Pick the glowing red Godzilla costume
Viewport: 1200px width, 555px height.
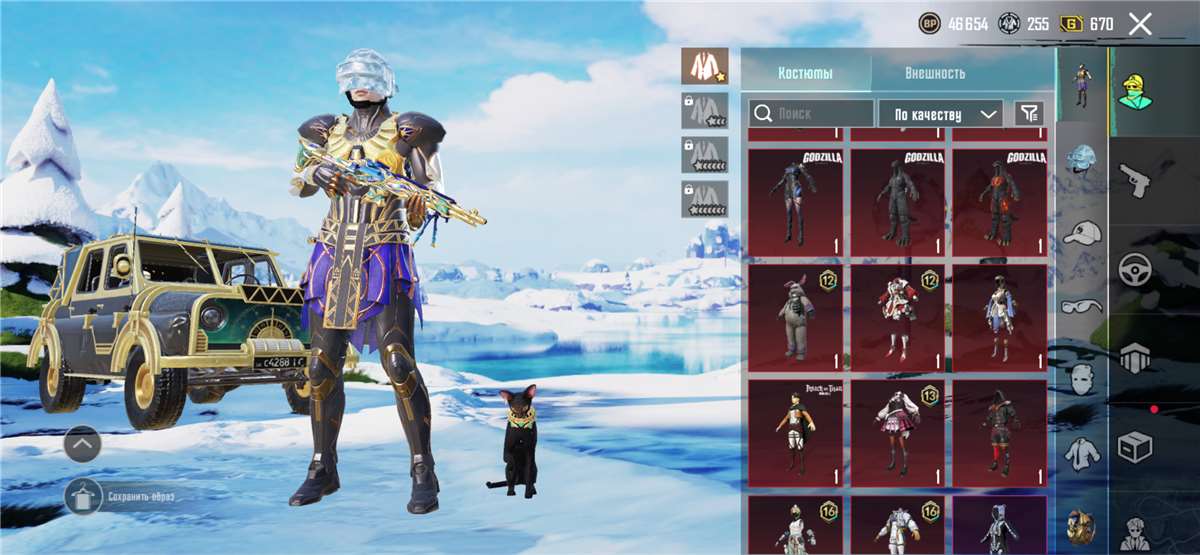coord(999,202)
